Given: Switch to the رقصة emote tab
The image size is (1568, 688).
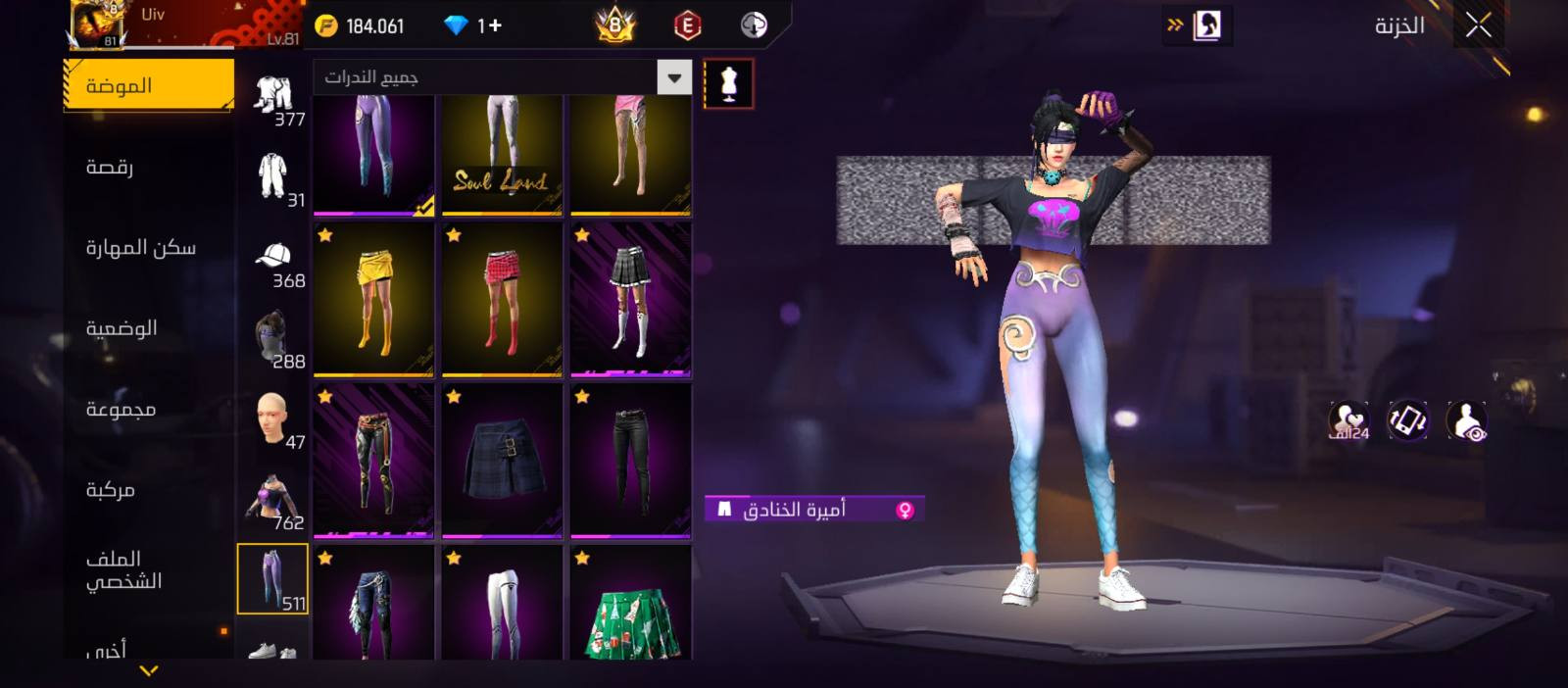Looking at the screenshot, I should 110,168.
